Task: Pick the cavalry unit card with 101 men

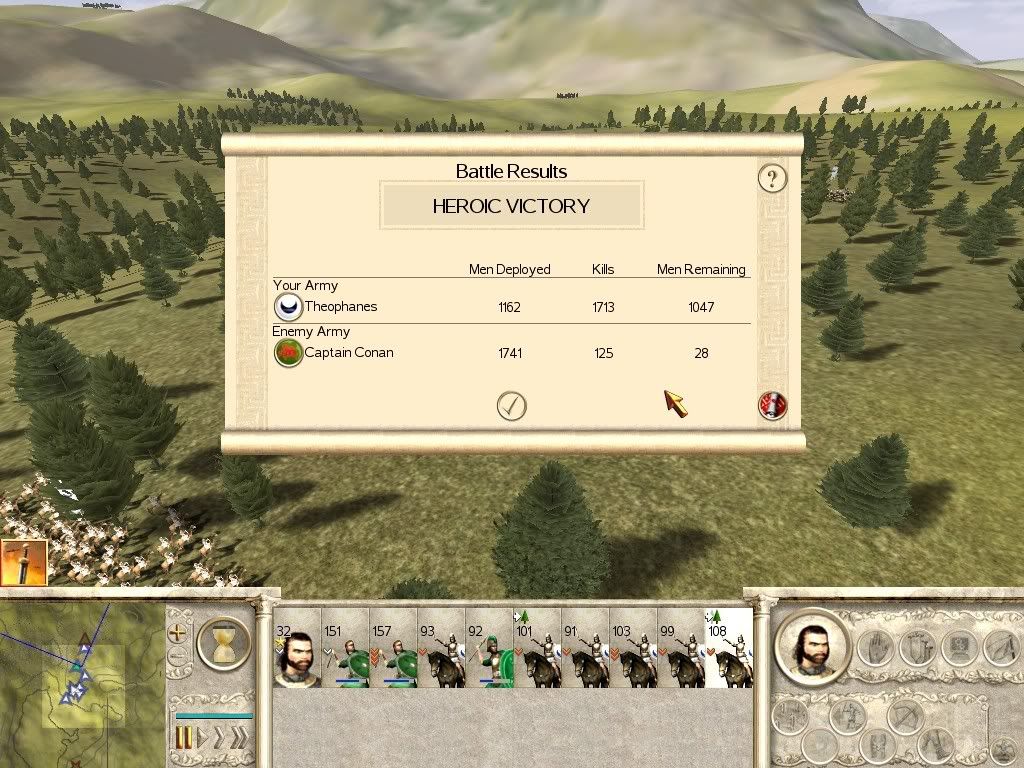Action: (x=537, y=650)
